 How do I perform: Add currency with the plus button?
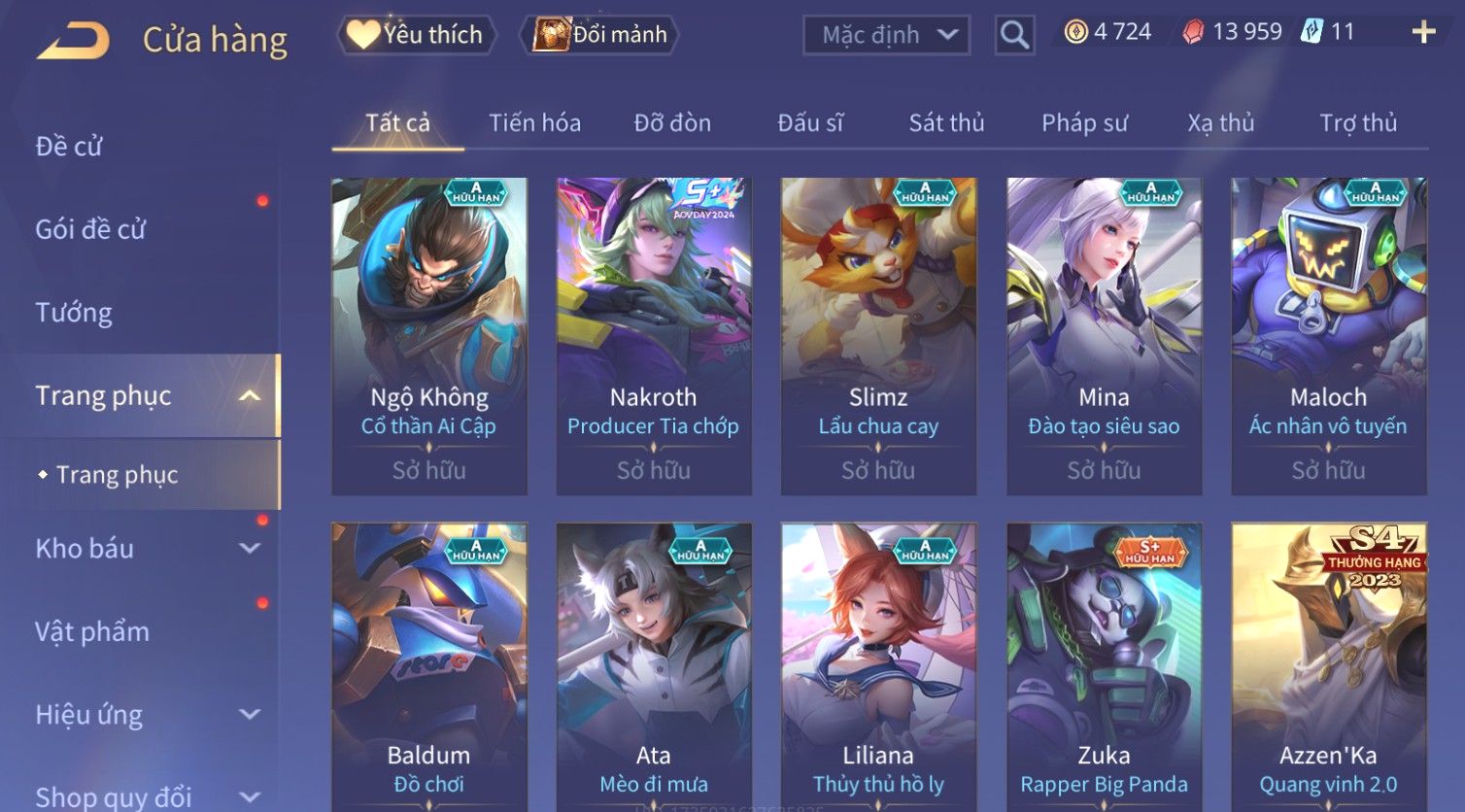1423,32
